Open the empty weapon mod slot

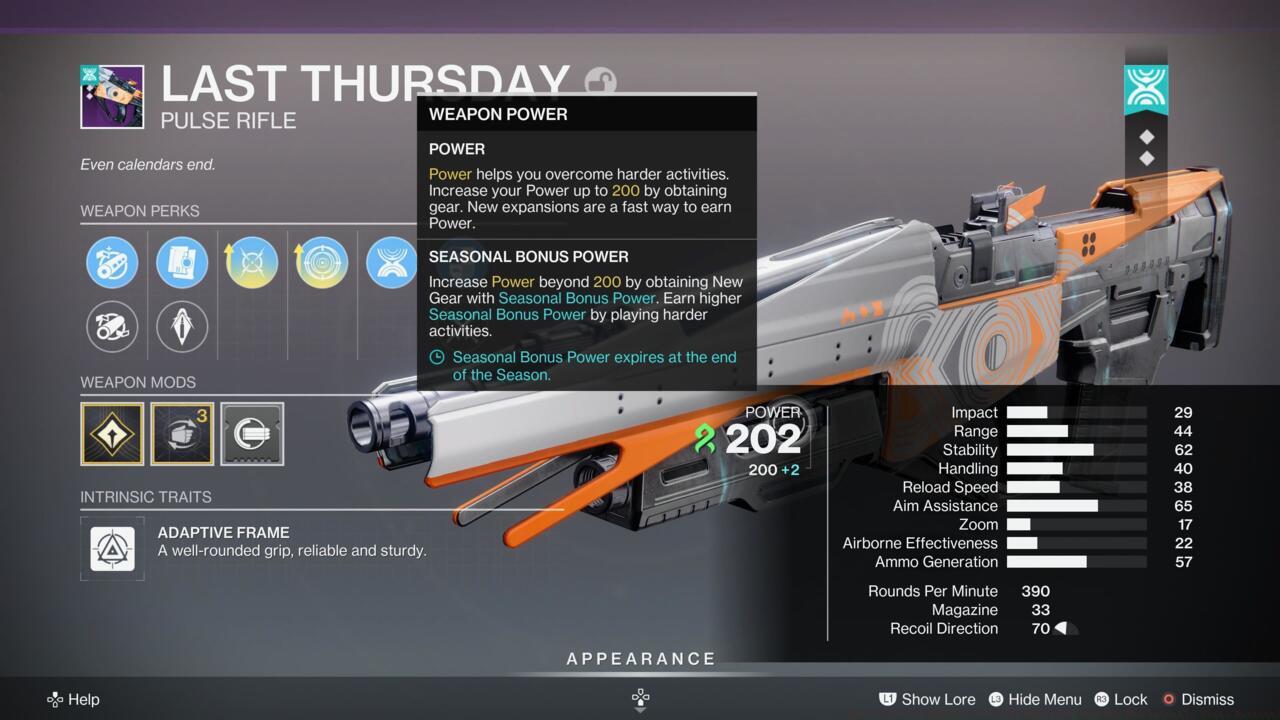coord(251,434)
